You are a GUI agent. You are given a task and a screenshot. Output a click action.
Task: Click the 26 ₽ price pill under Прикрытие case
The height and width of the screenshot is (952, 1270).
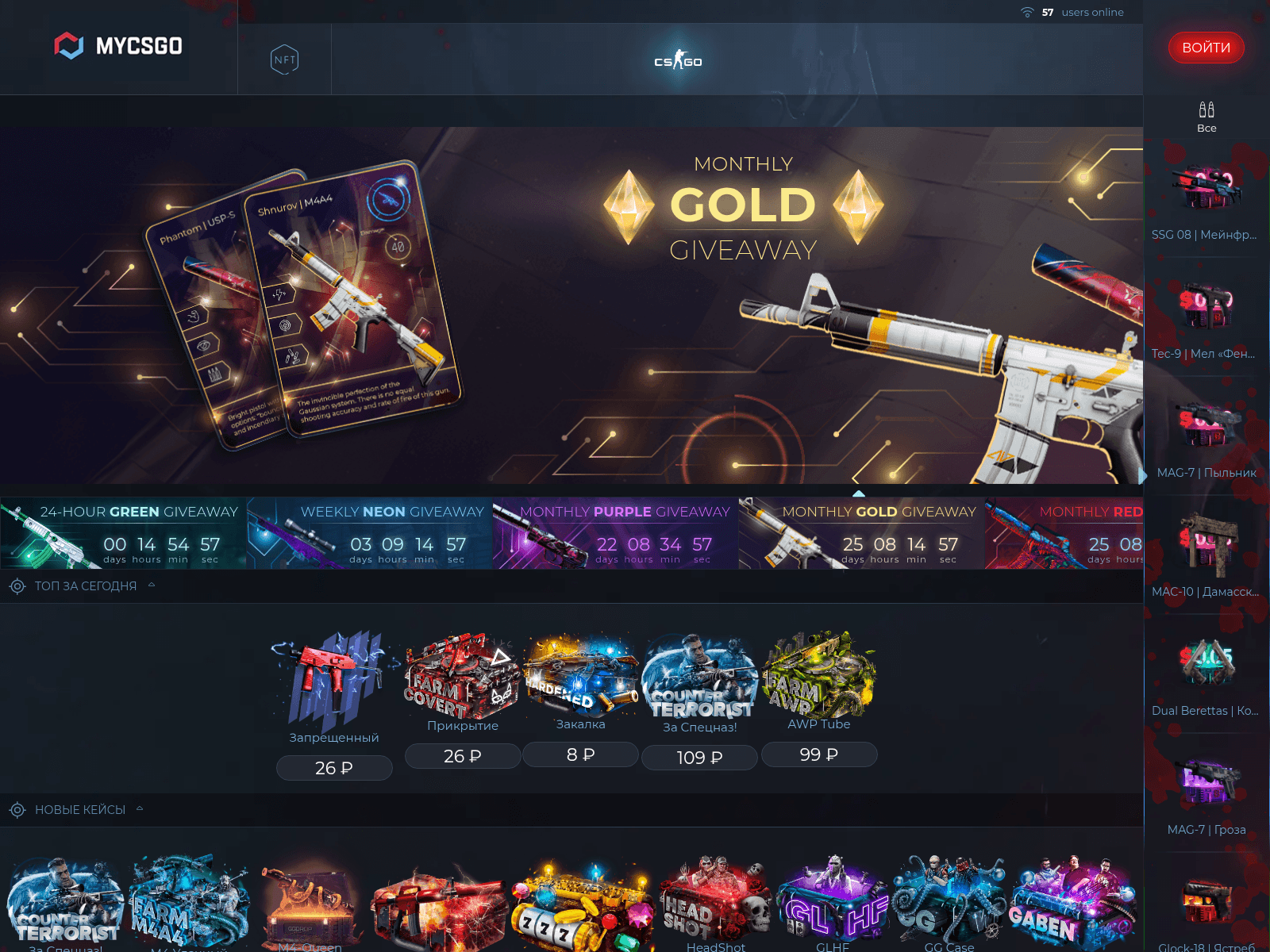(x=462, y=756)
